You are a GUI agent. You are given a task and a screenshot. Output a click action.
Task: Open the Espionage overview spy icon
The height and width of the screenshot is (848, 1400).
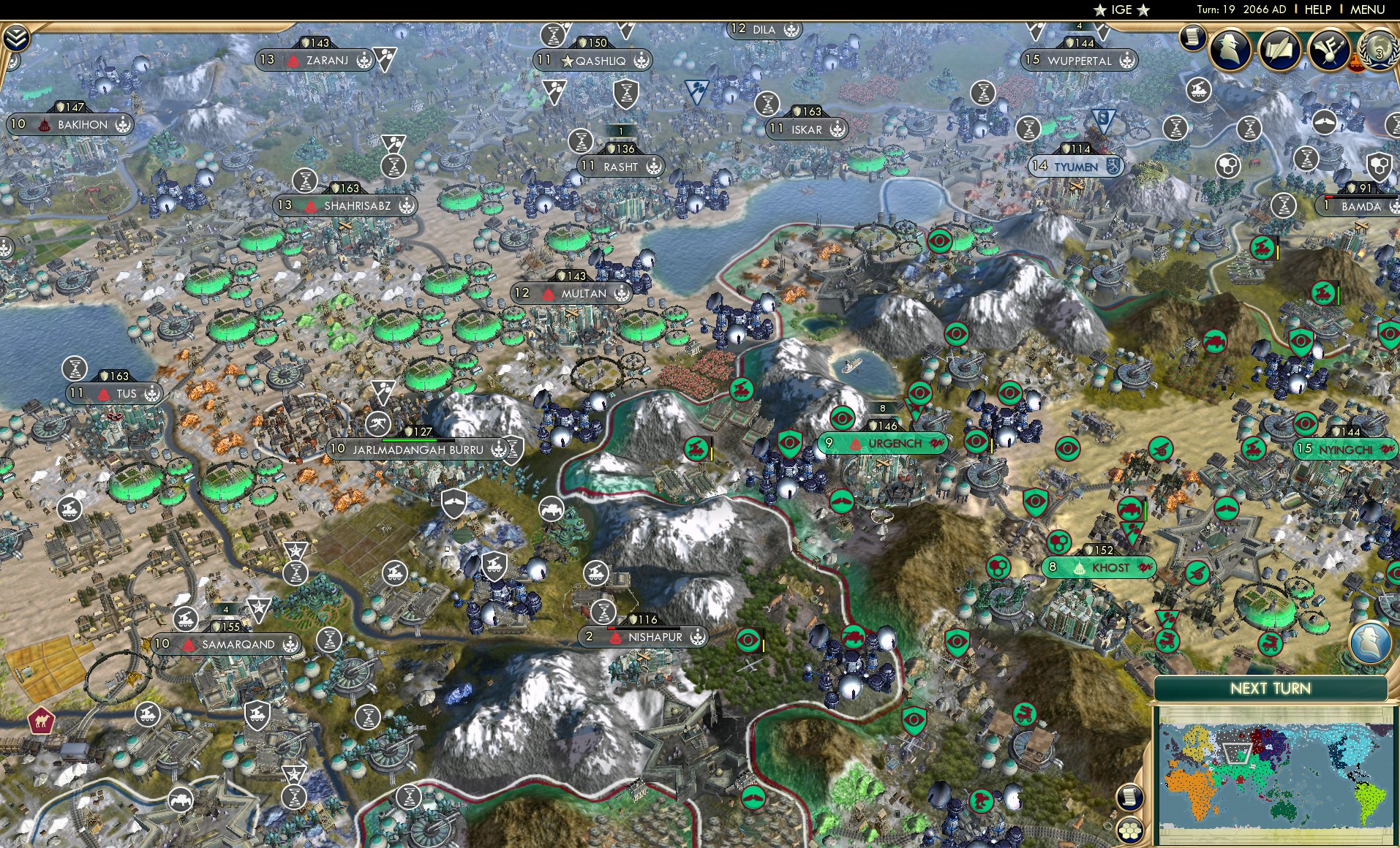[1228, 50]
